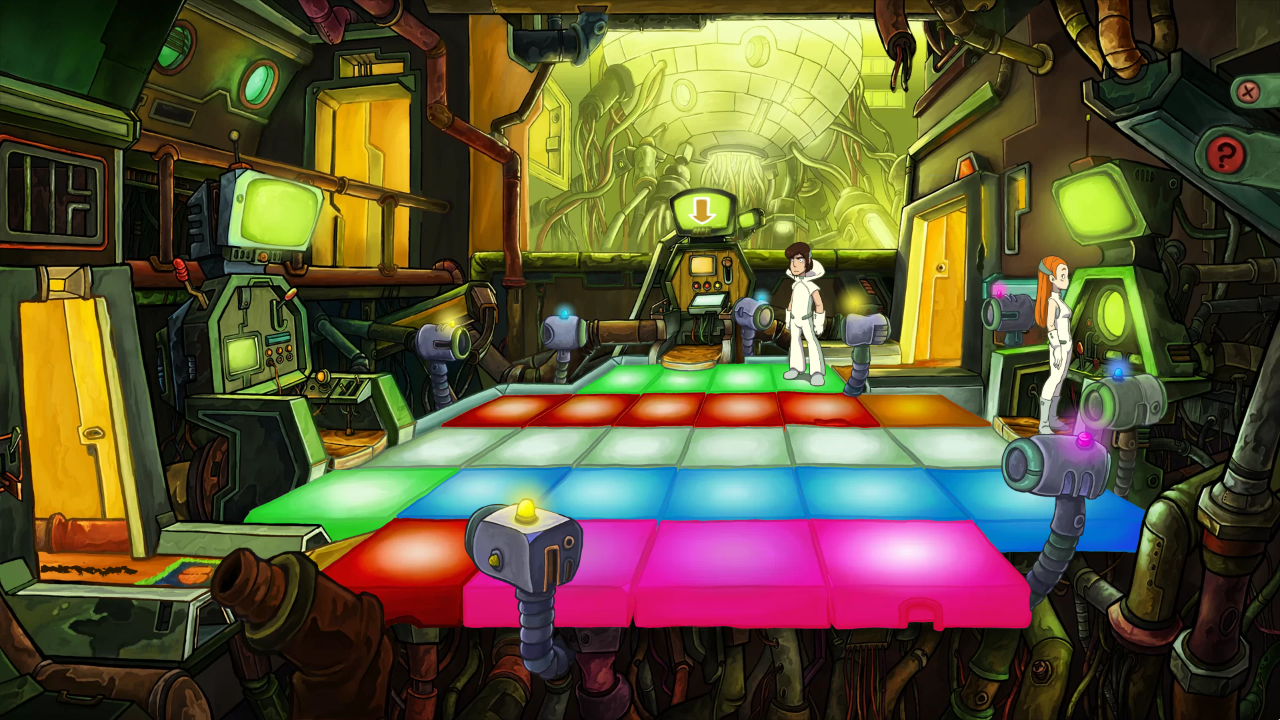Click the small X skip button
The height and width of the screenshot is (720, 1280).
coord(1247,93)
